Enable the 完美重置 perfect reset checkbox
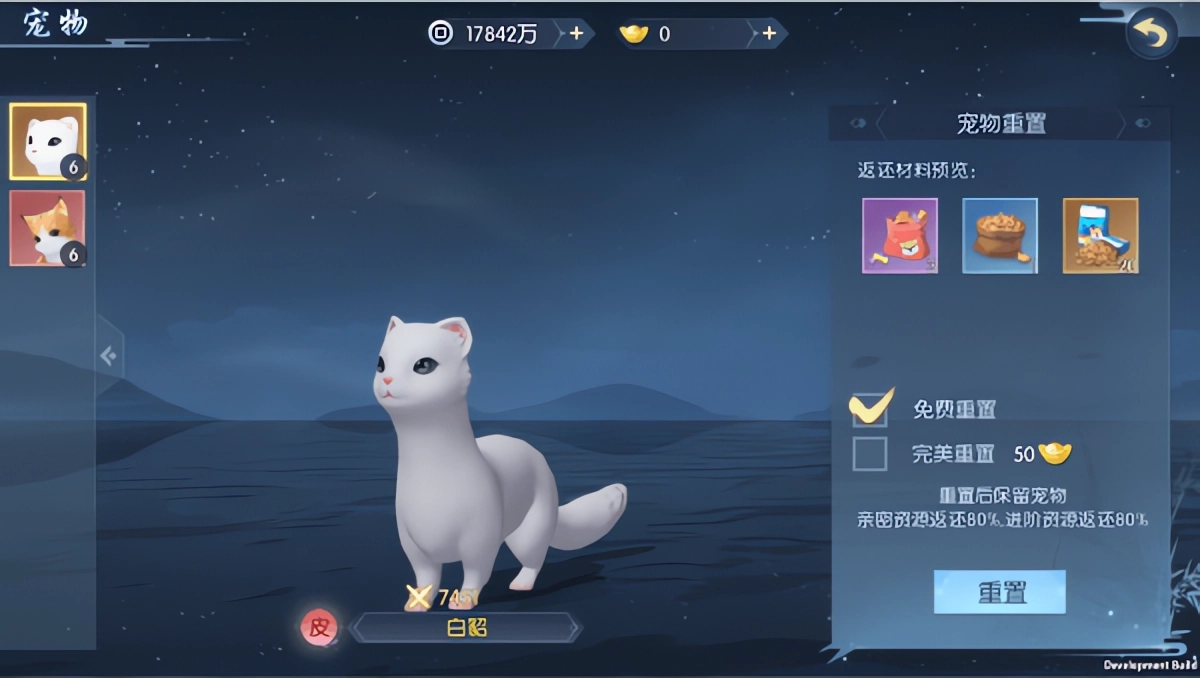 (870, 454)
